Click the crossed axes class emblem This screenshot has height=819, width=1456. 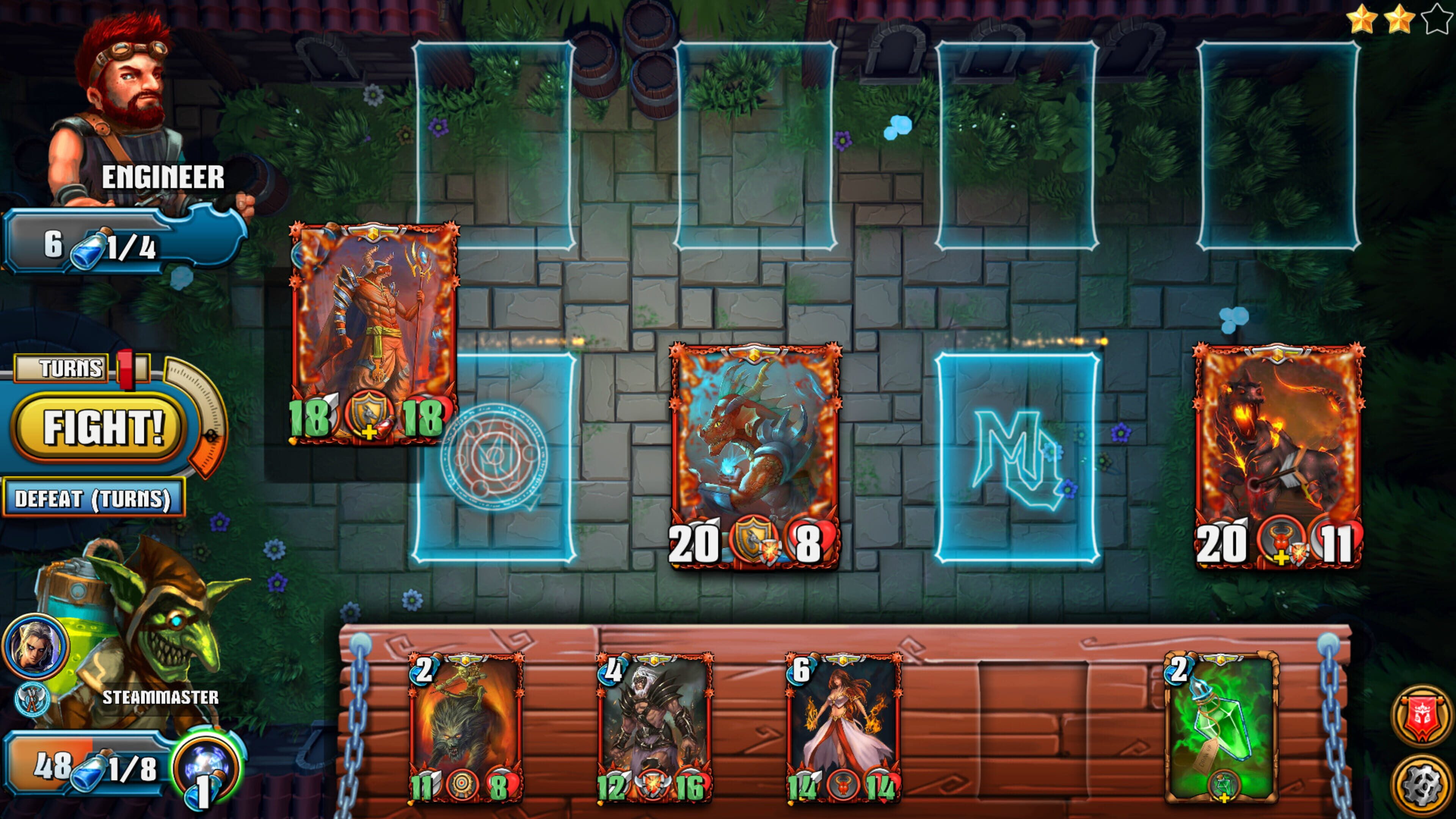31,698
